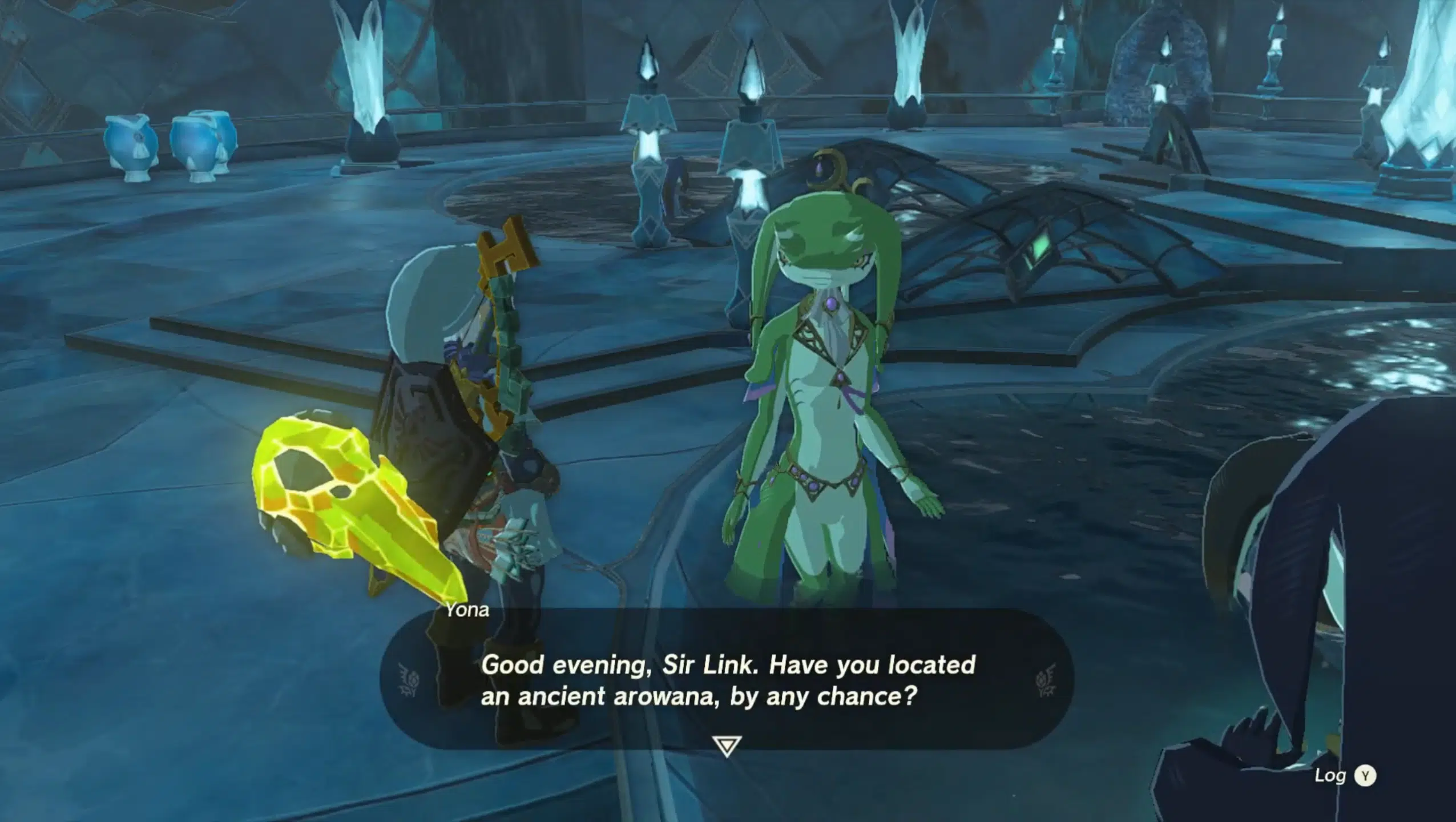Select the blue water jugs on the left
The width and height of the screenshot is (1456, 822).
coord(166,143)
